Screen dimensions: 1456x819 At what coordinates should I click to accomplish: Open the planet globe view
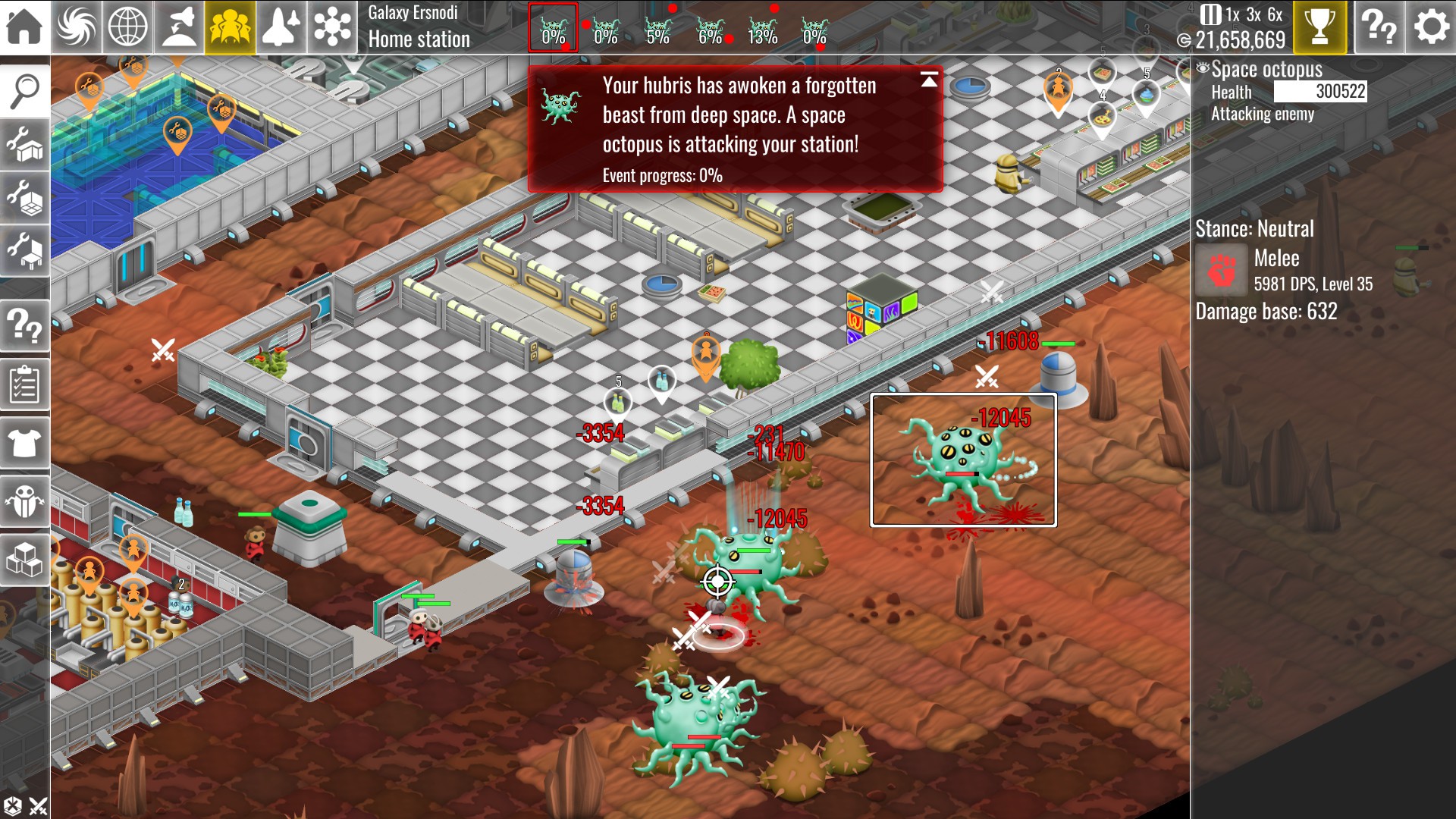[128, 27]
